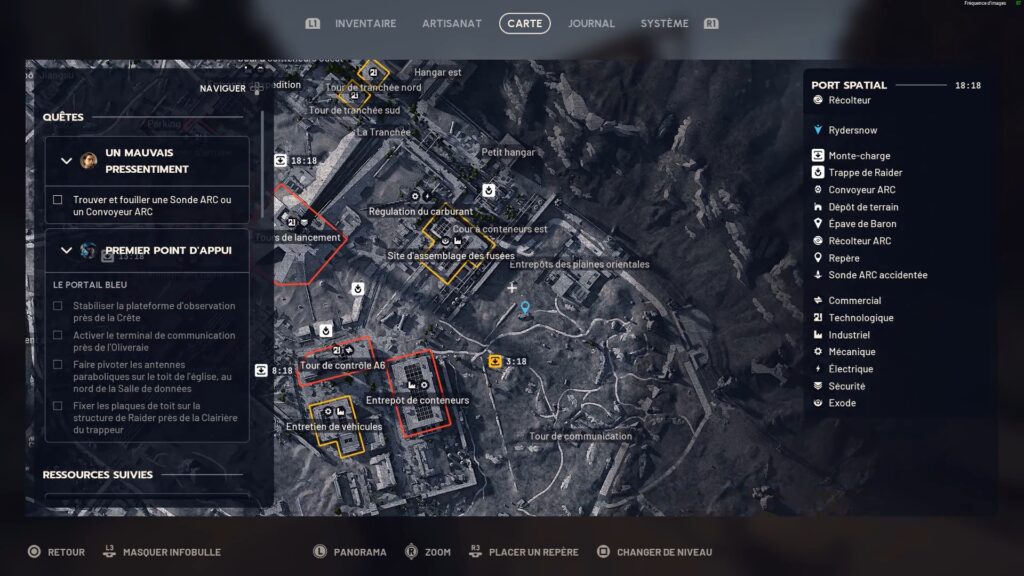The image size is (1024, 576).
Task: Collapse the Premier Point d'Appui quest
Action: pos(67,250)
